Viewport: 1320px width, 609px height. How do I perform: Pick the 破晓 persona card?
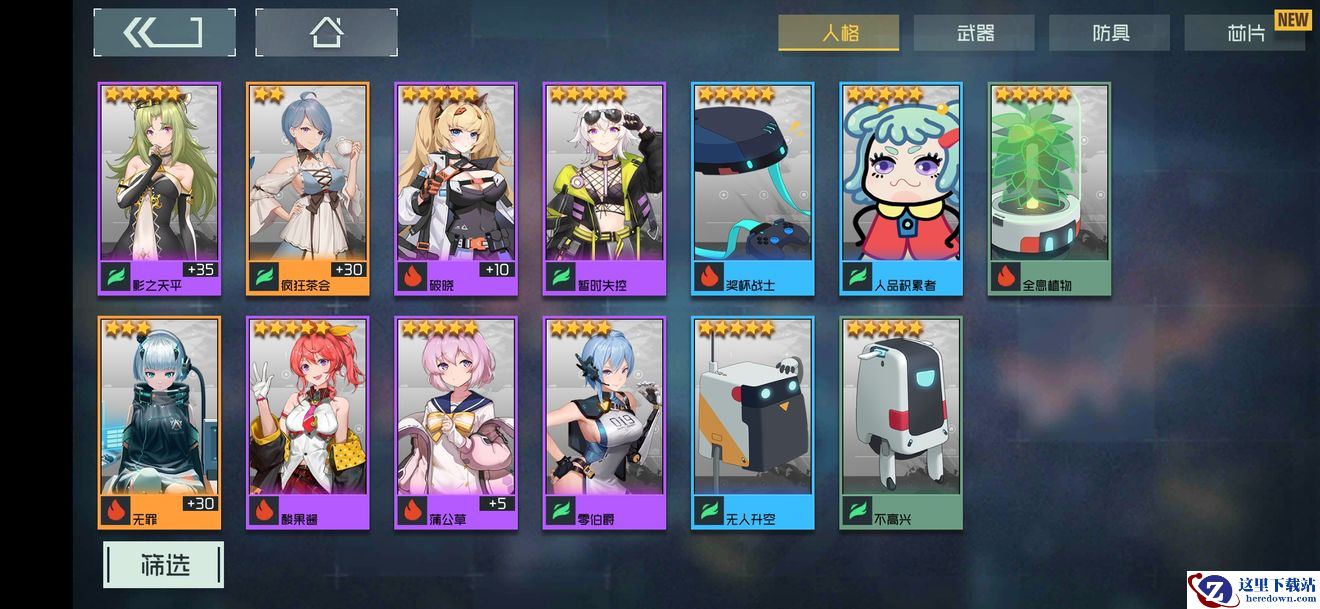[x=456, y=188]
